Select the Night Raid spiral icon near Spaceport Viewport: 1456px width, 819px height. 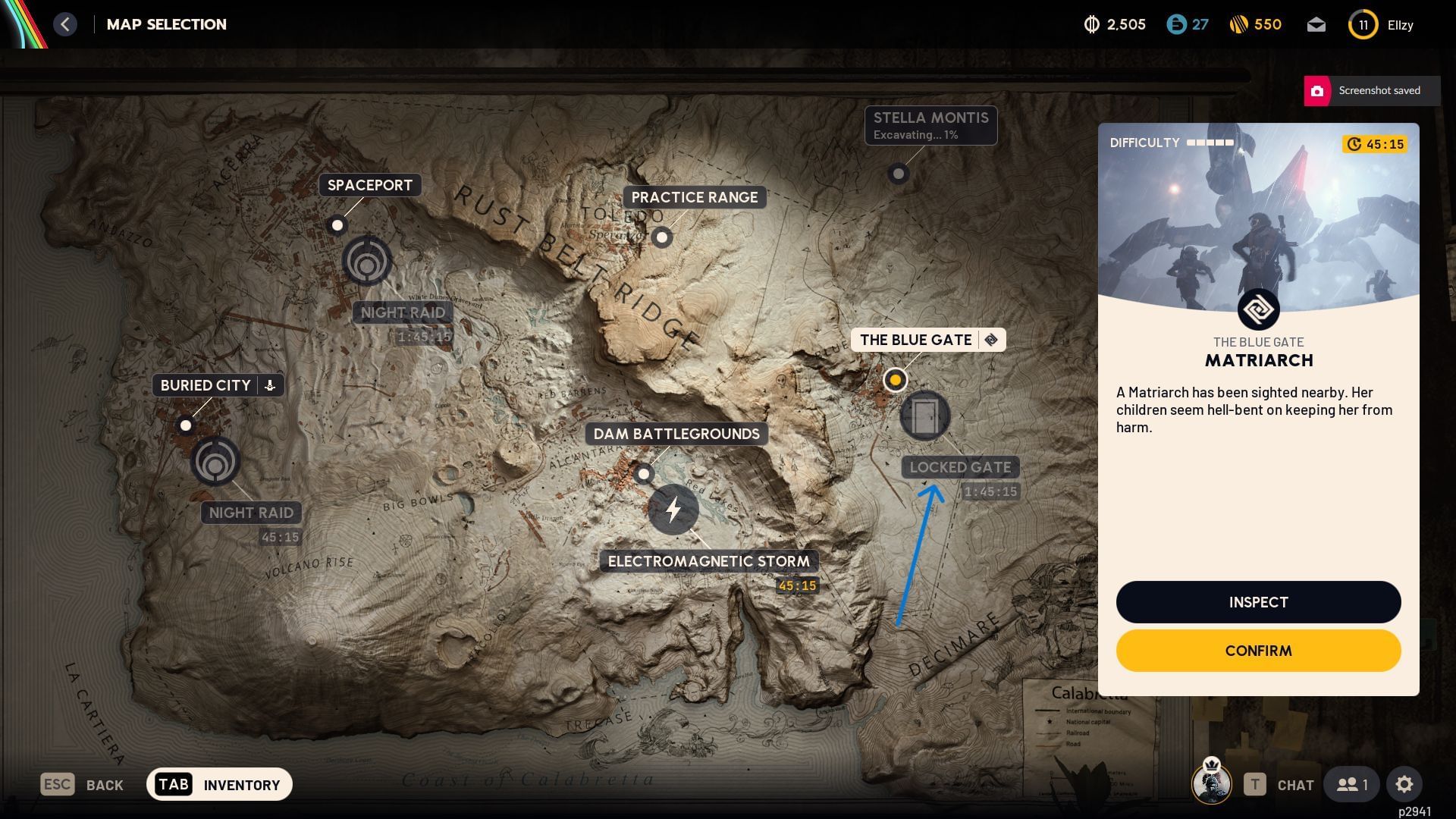(369, 261)
